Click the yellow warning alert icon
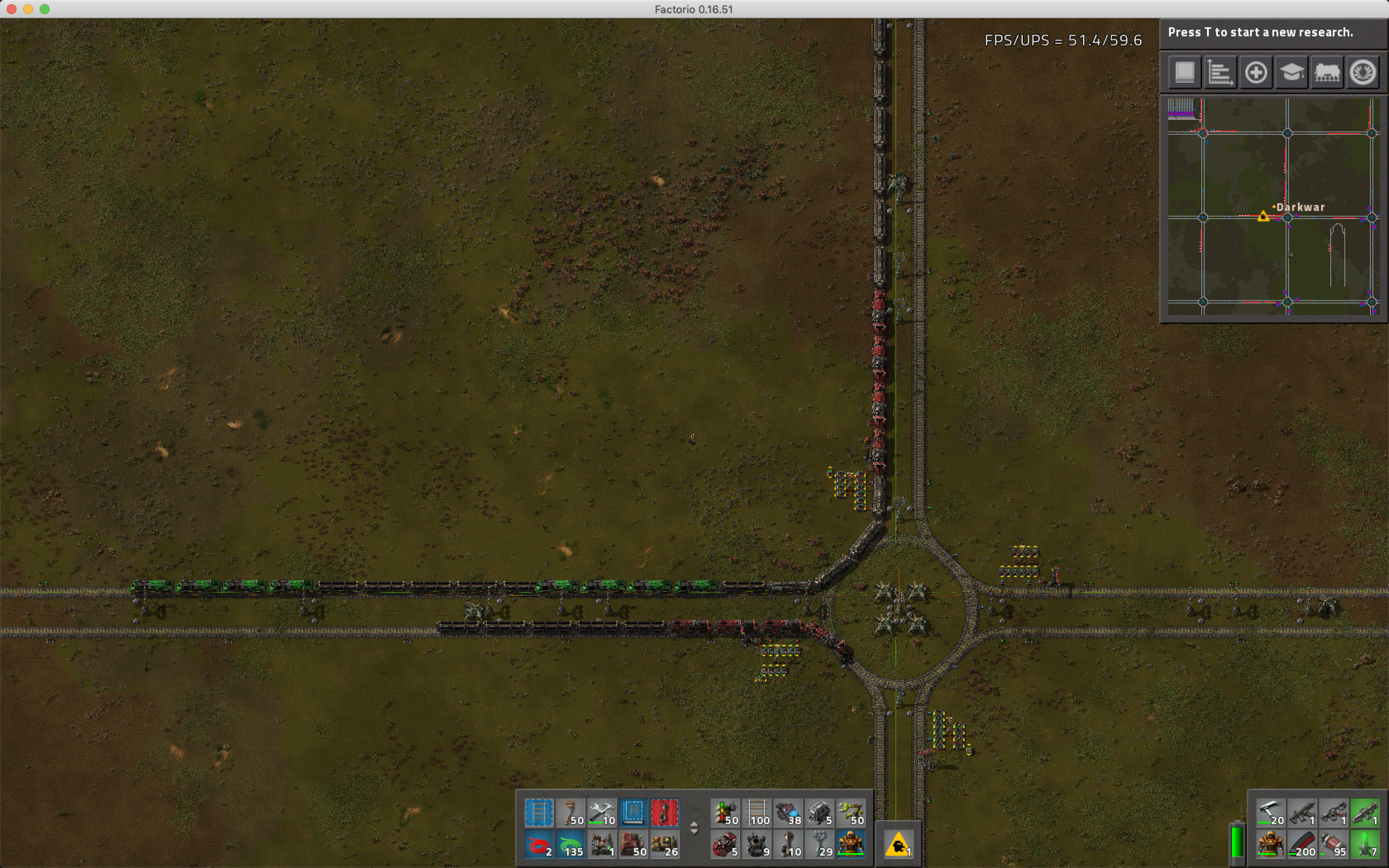The height and width of the screenshot is (868, 1389). (x=898, y=845)
